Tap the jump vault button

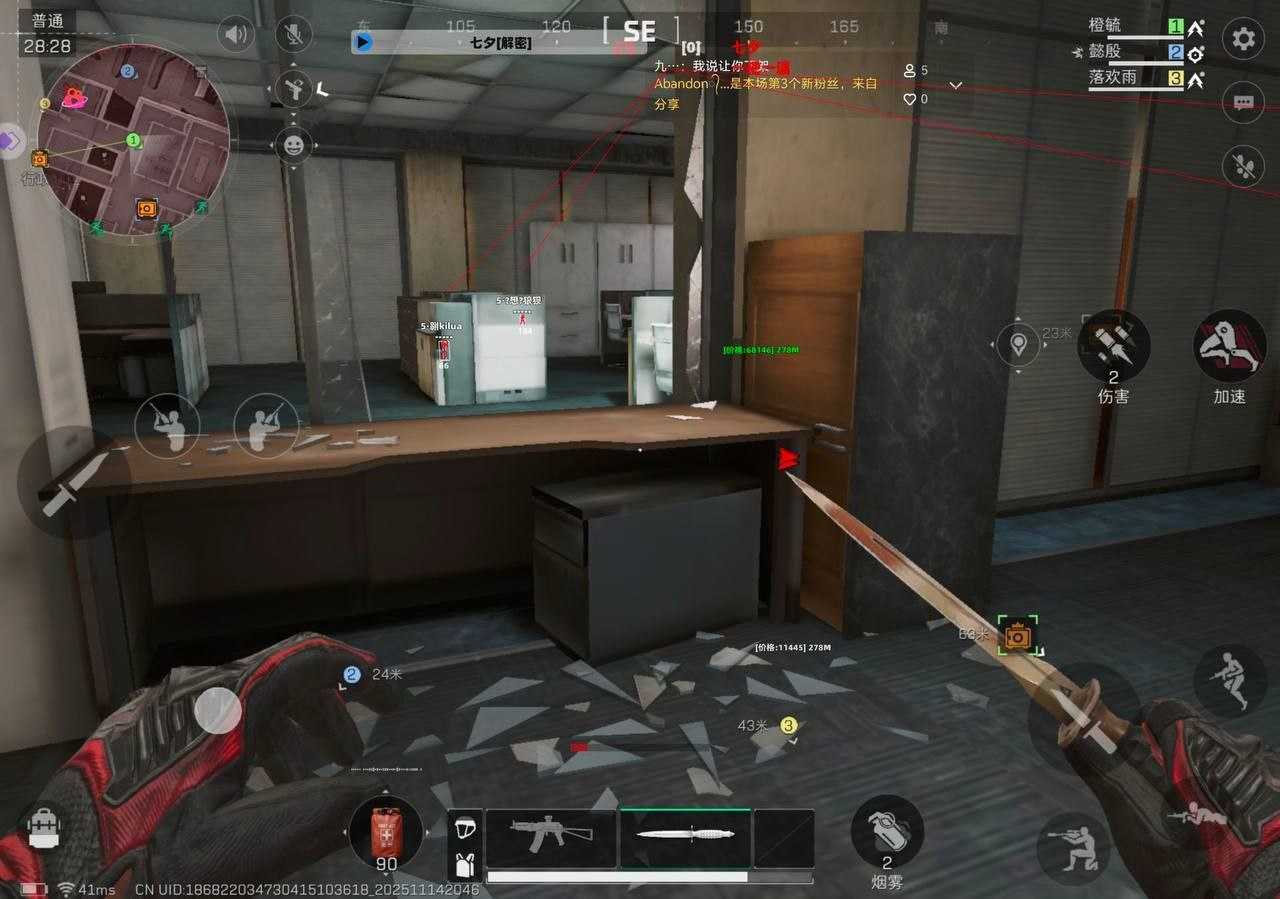[1229, 681]
